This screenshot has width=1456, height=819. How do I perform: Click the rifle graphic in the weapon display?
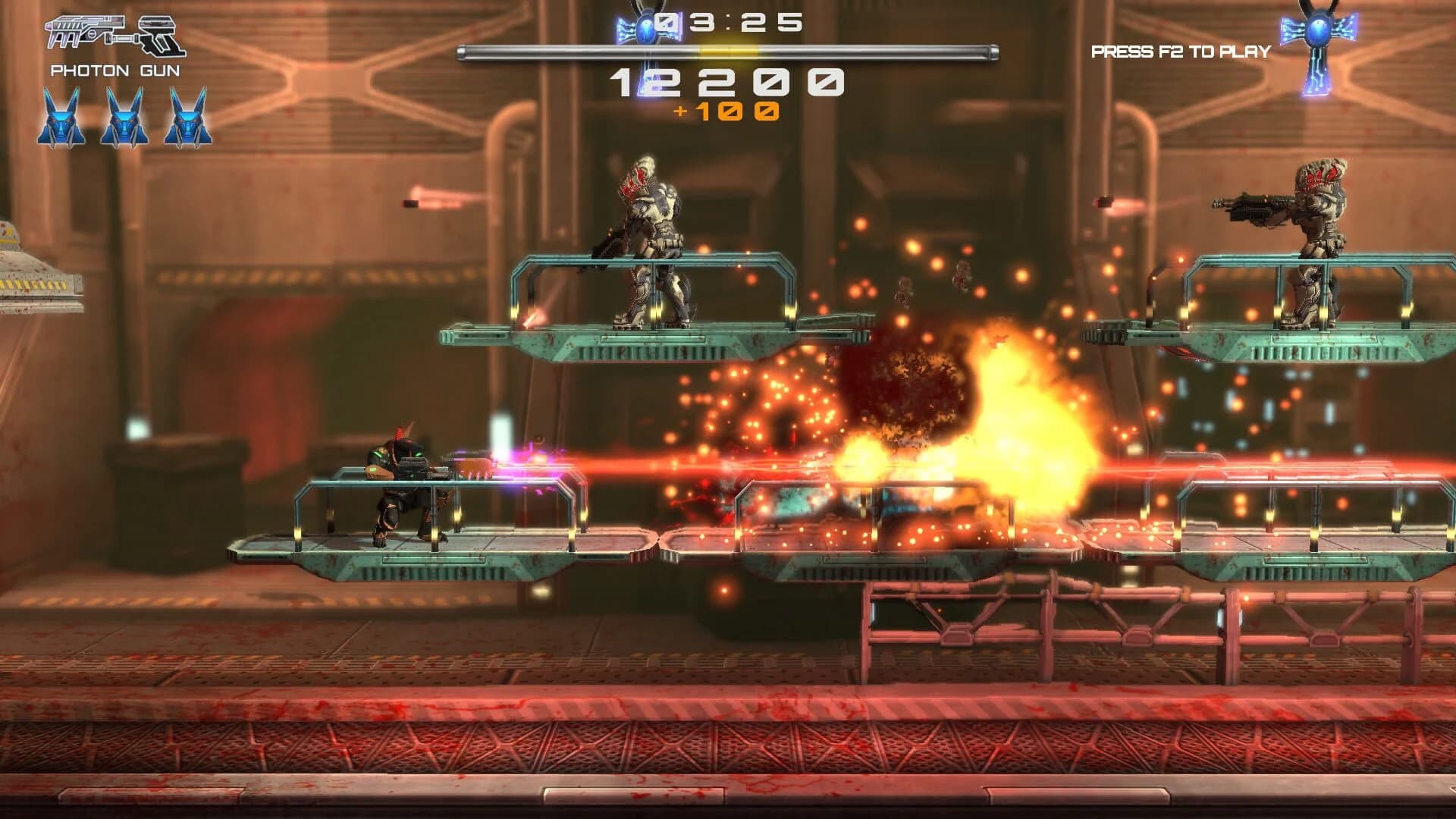(83, 30)
